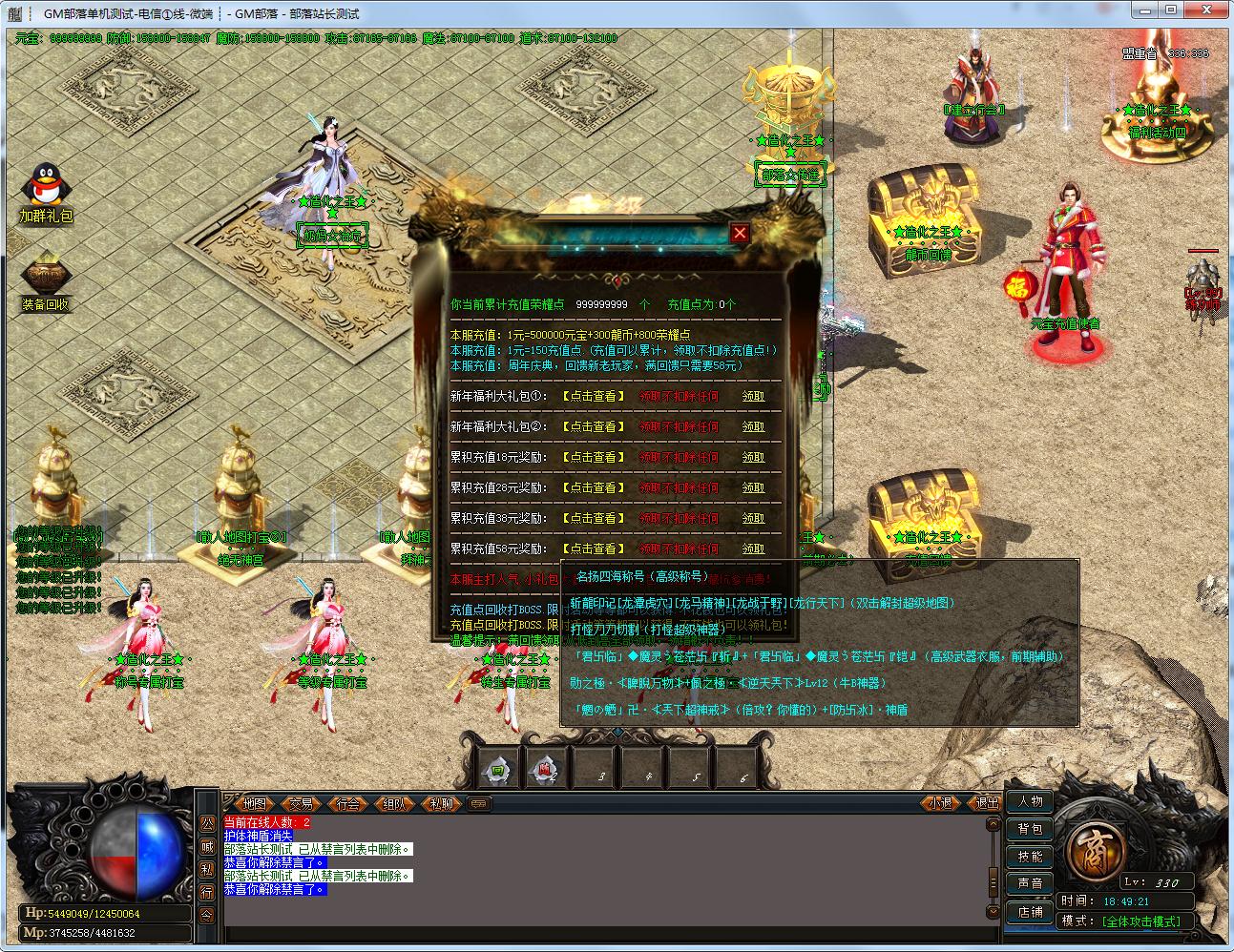Claim the 累积充值18元奖励 reward

[x=754, y=457]
